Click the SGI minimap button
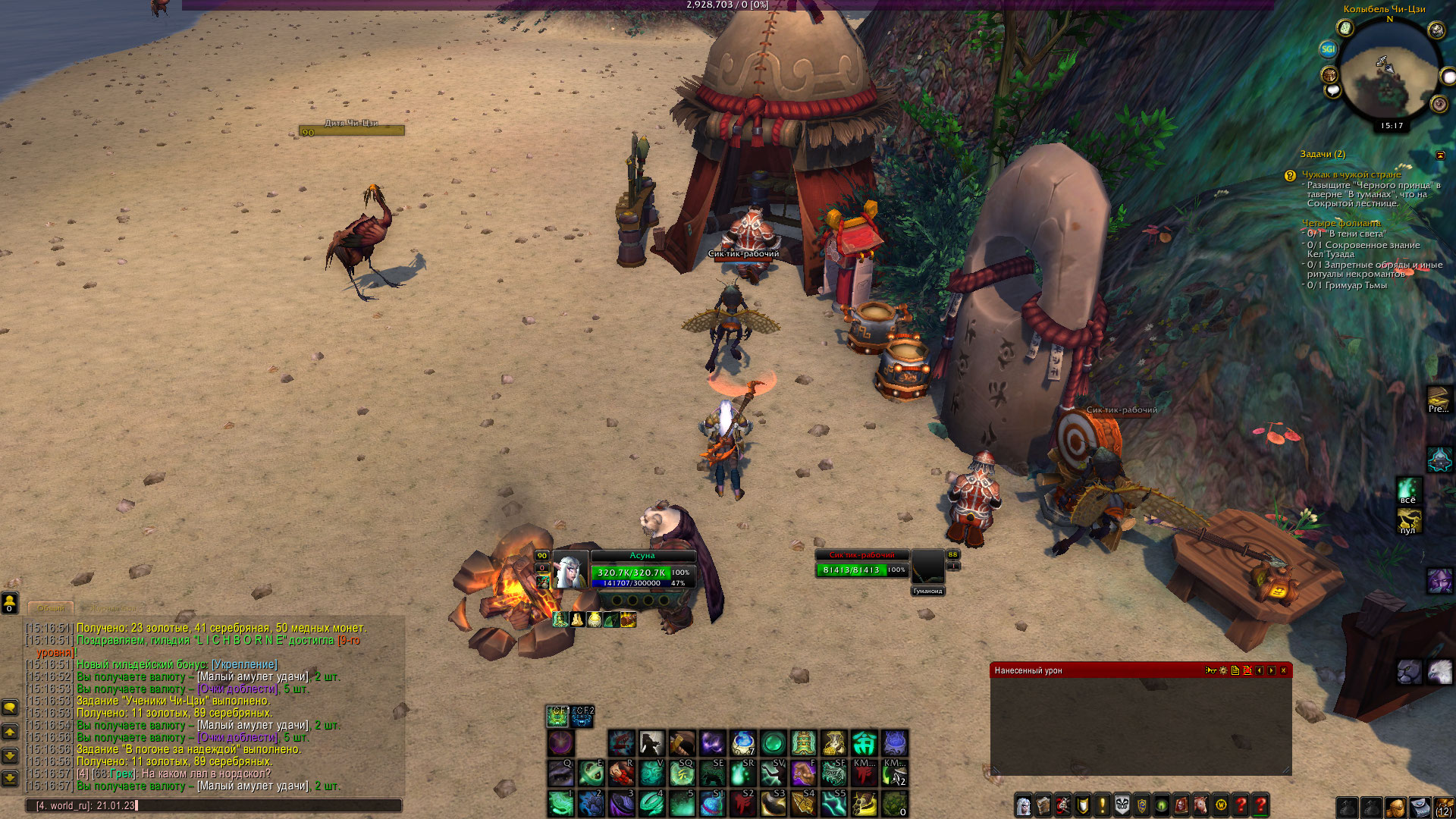The image size is (1456, 819). pyautogui.click(x=1328, y=49)
